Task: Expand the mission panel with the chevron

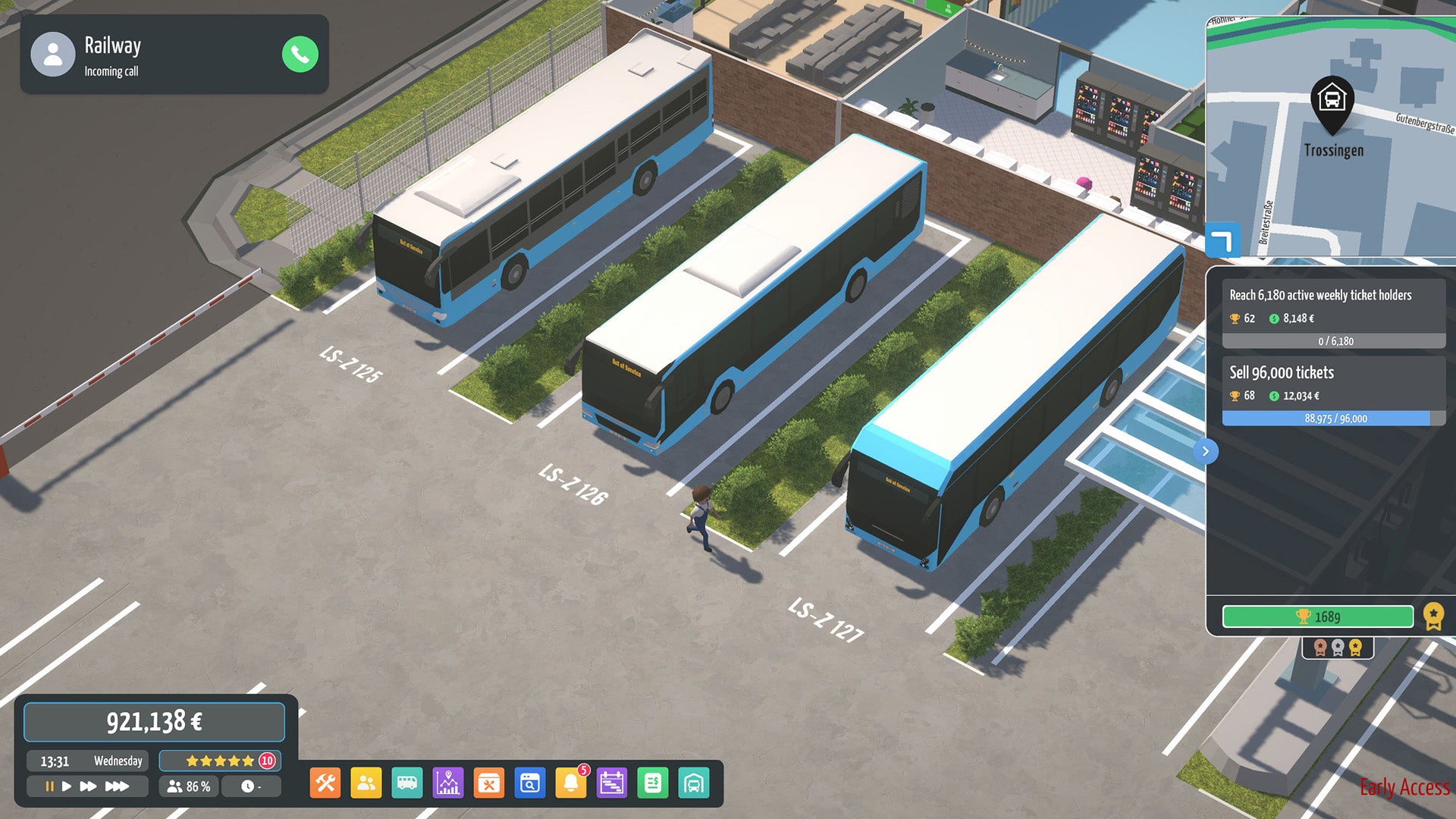Action: (1205, 451)
